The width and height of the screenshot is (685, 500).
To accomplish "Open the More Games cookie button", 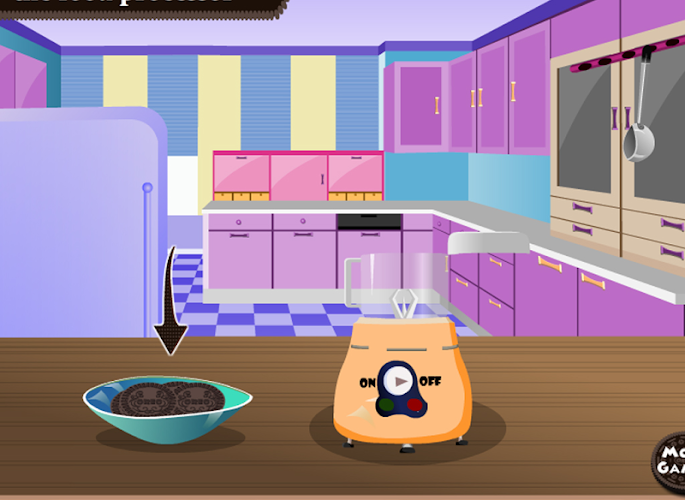I will pos(669,461).
